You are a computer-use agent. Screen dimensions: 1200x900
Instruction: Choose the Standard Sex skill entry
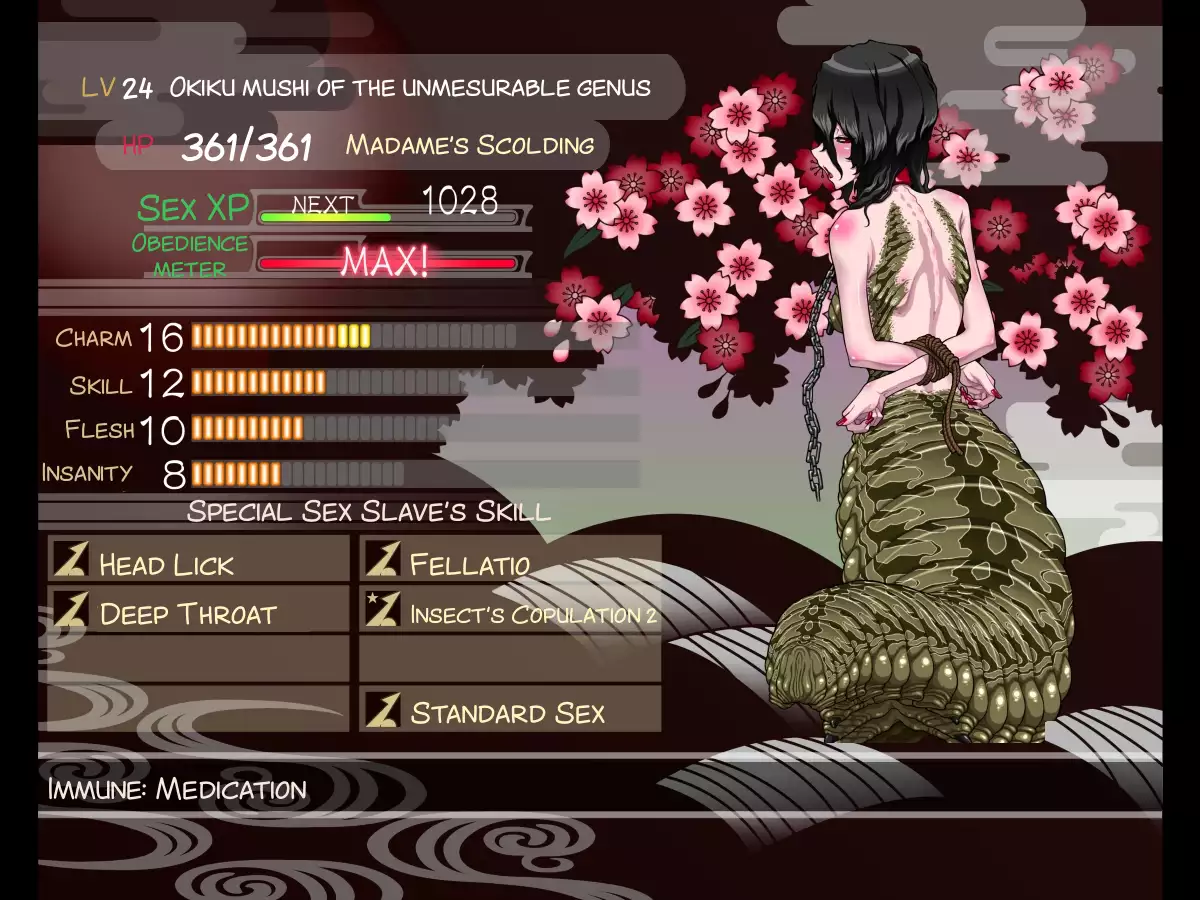pos(510,710)
